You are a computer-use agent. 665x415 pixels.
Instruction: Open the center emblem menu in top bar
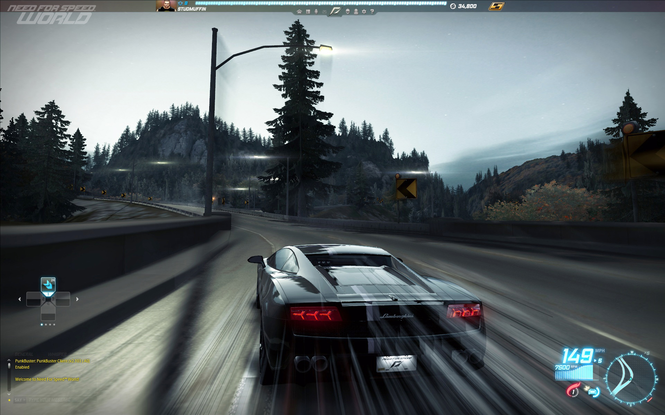[x=339, y=7]
